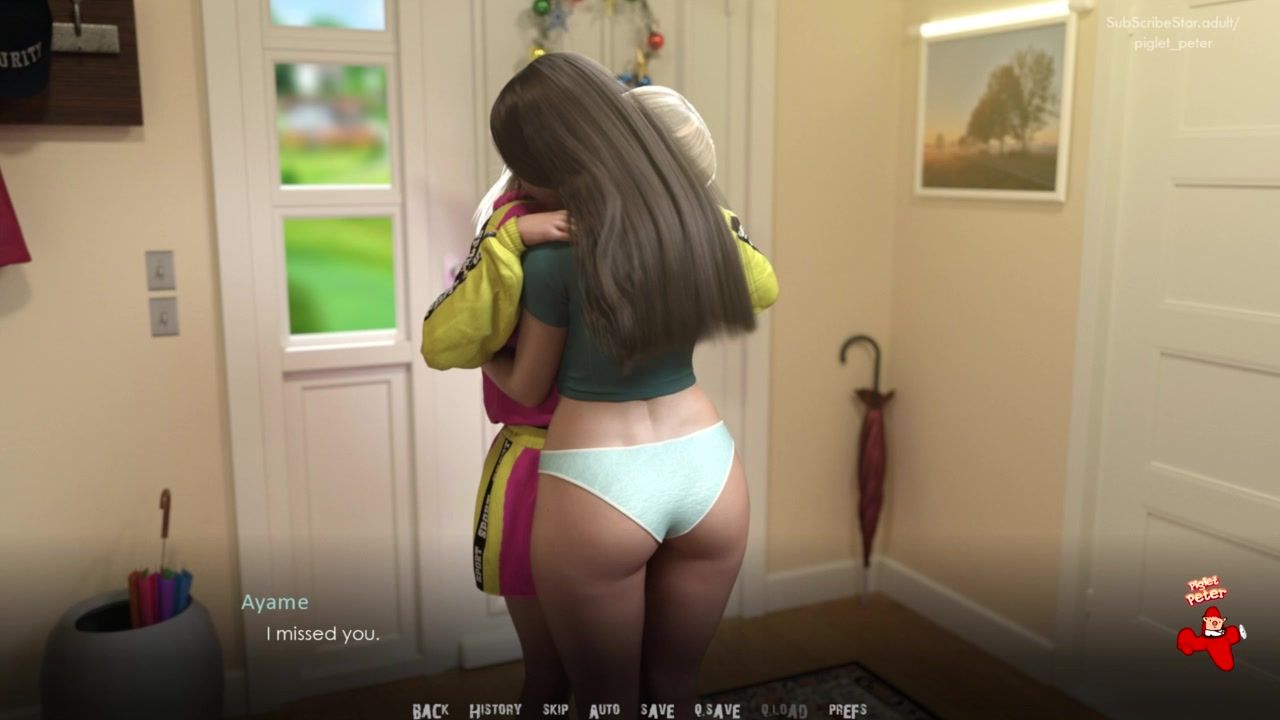Go back with the Back button
The width and height of the screenshot is (1280, 720).
tap(430, 710)
